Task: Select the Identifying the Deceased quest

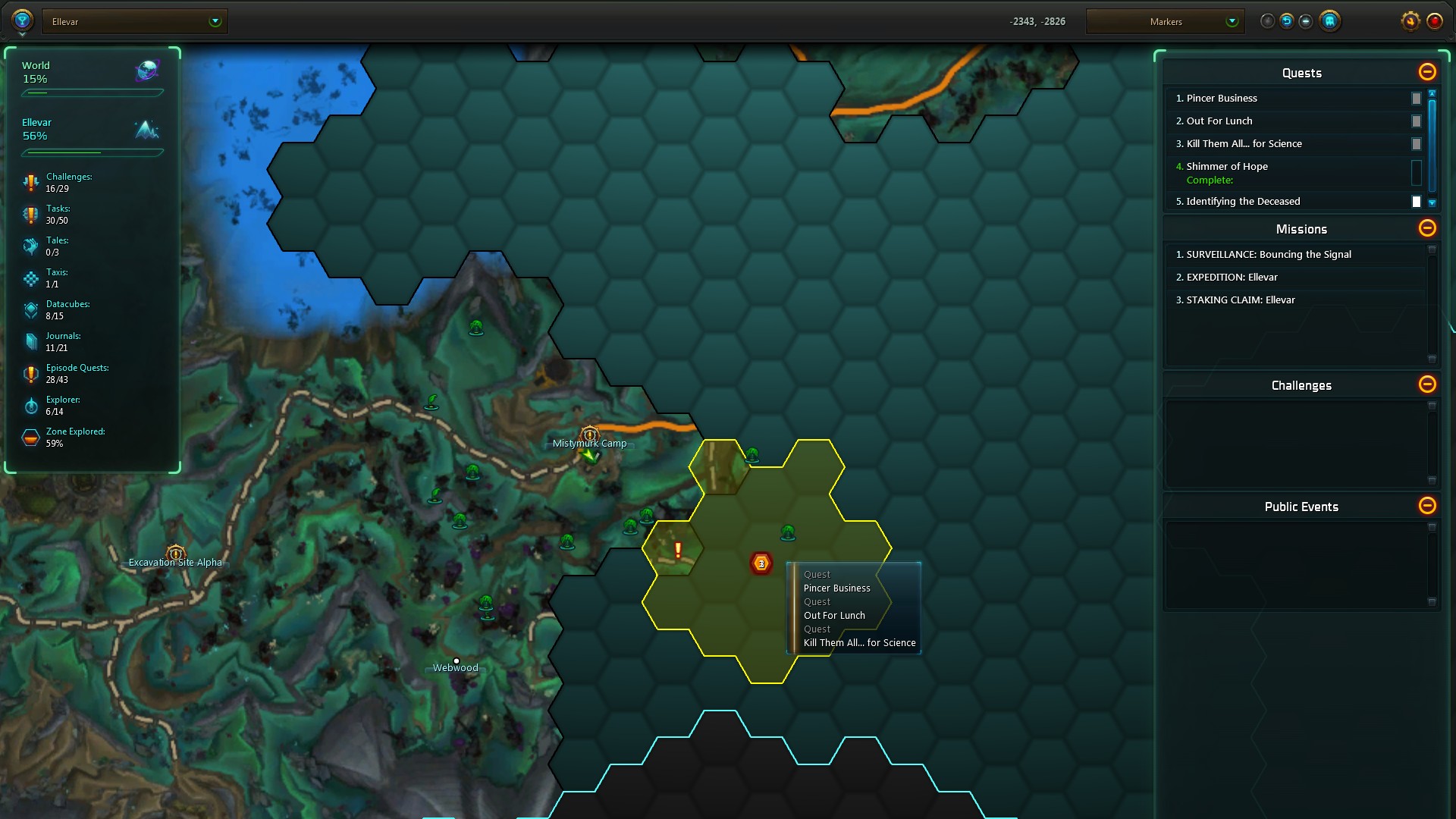Action: point(1243,202)
